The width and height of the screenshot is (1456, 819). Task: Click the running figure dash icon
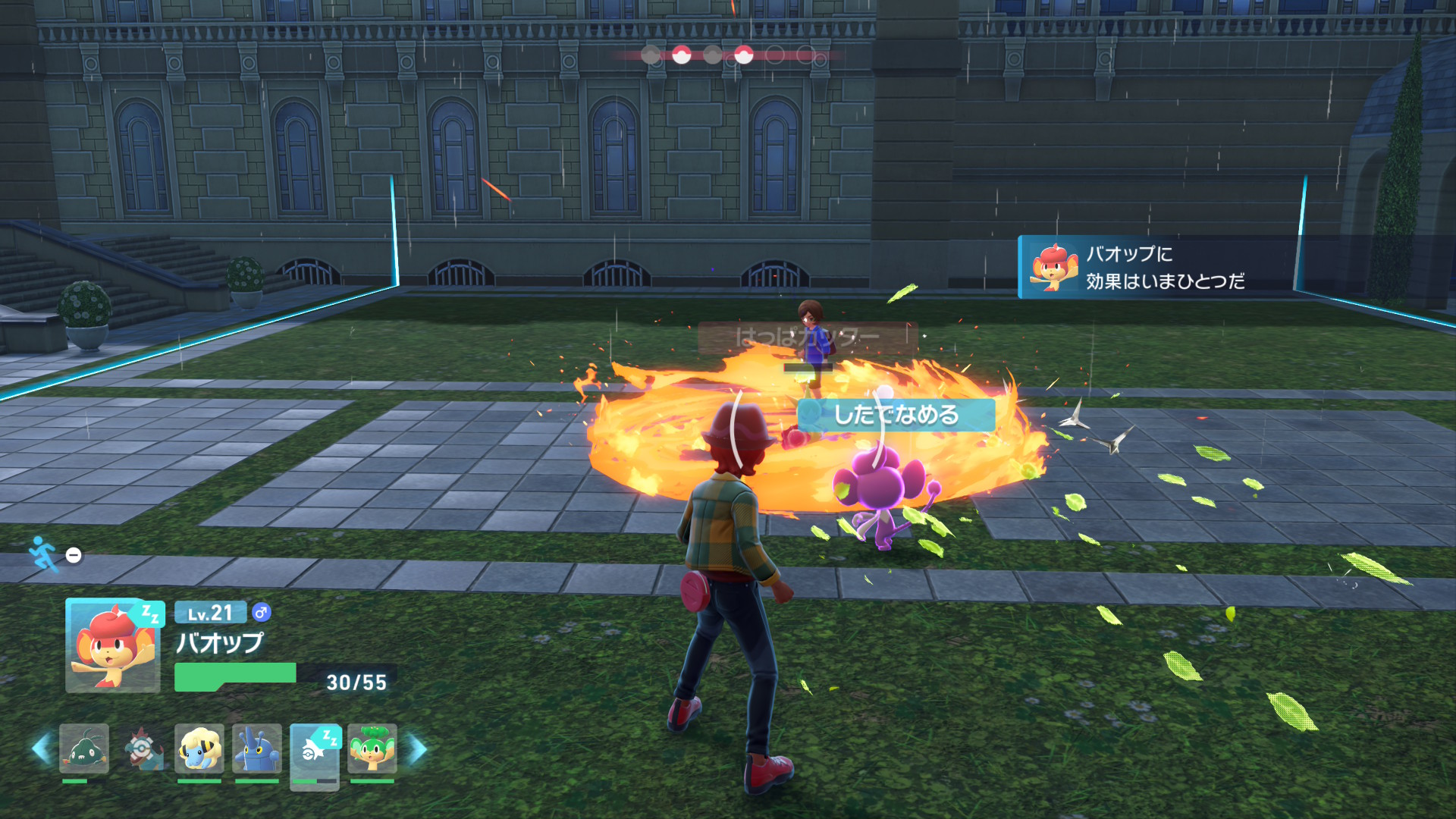point(43,554)
